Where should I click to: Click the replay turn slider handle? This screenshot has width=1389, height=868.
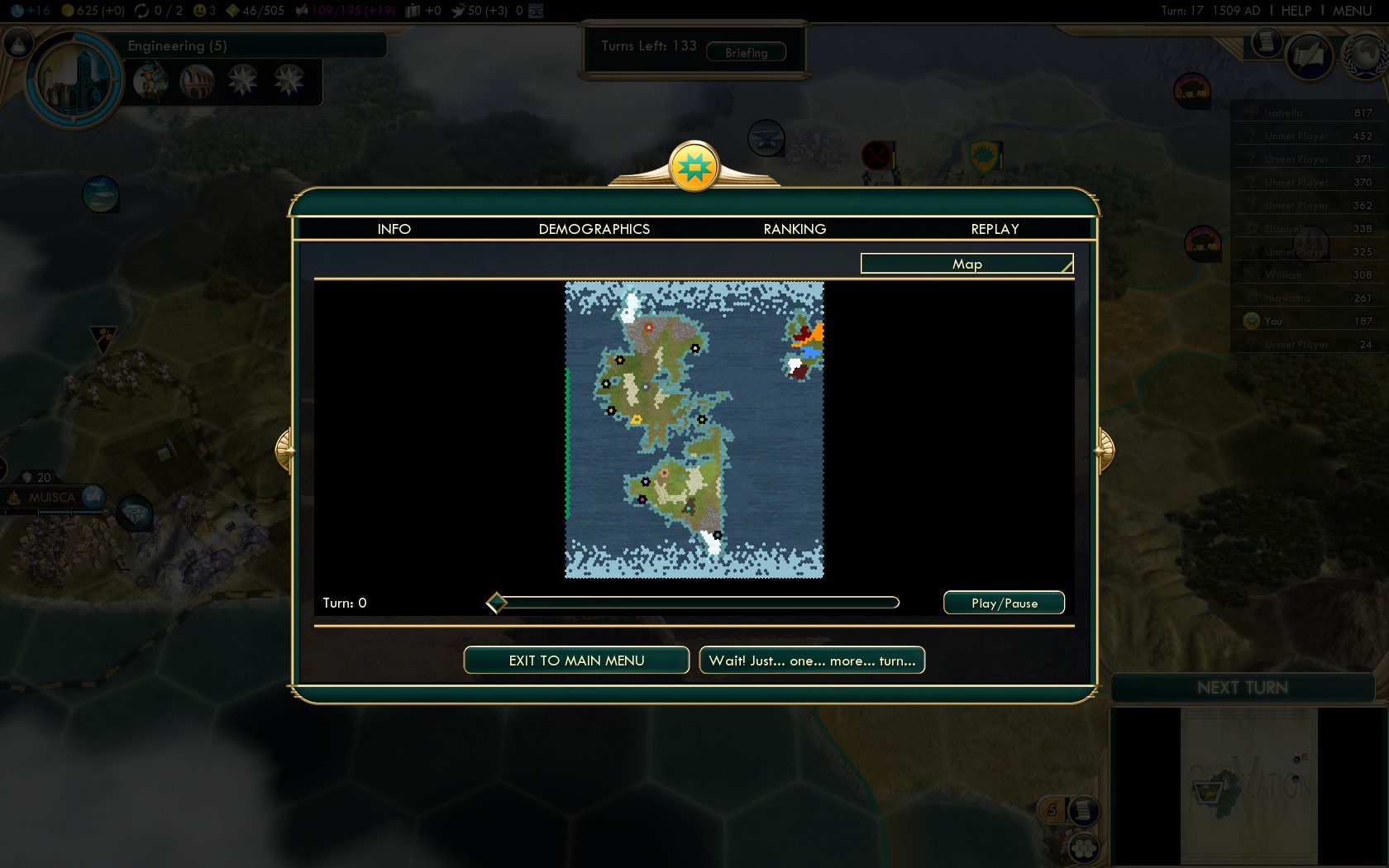click(496, 603)
